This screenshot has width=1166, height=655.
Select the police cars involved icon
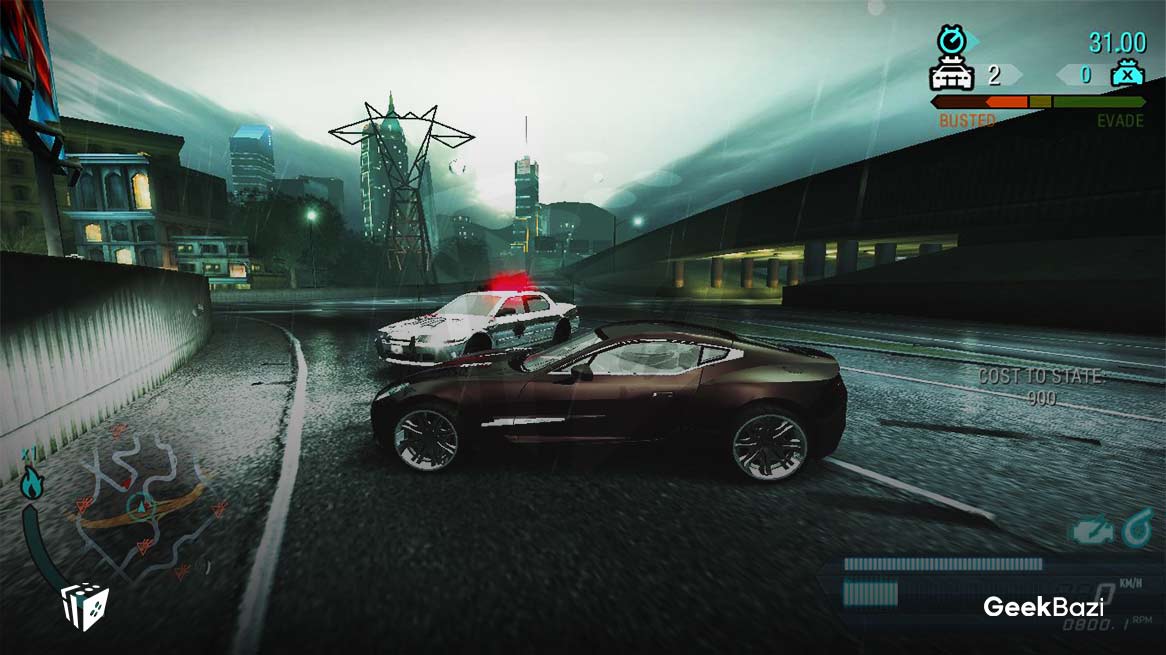(952, 75)
